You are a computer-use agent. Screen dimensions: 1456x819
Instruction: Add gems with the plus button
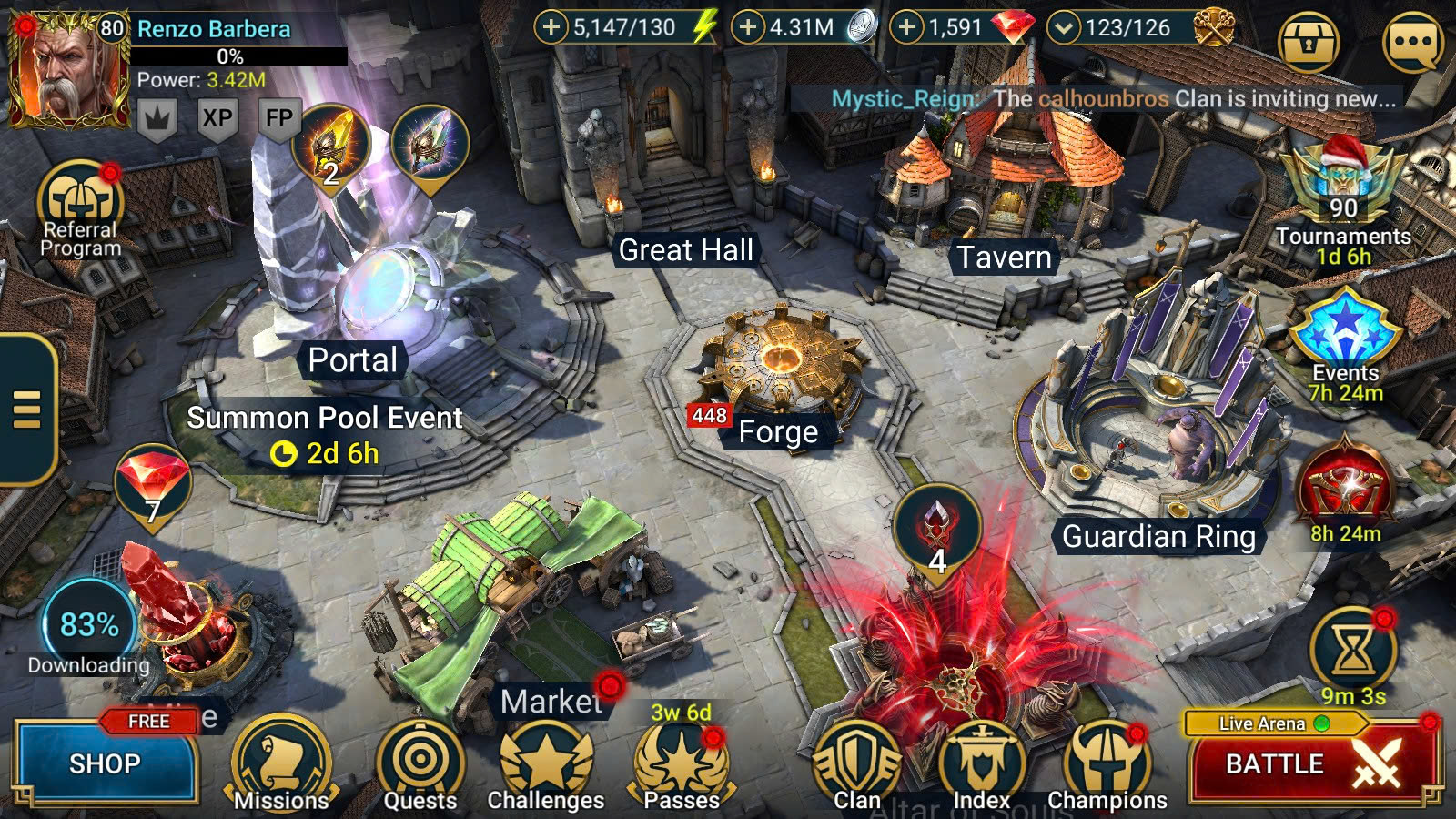coord(906,27)
